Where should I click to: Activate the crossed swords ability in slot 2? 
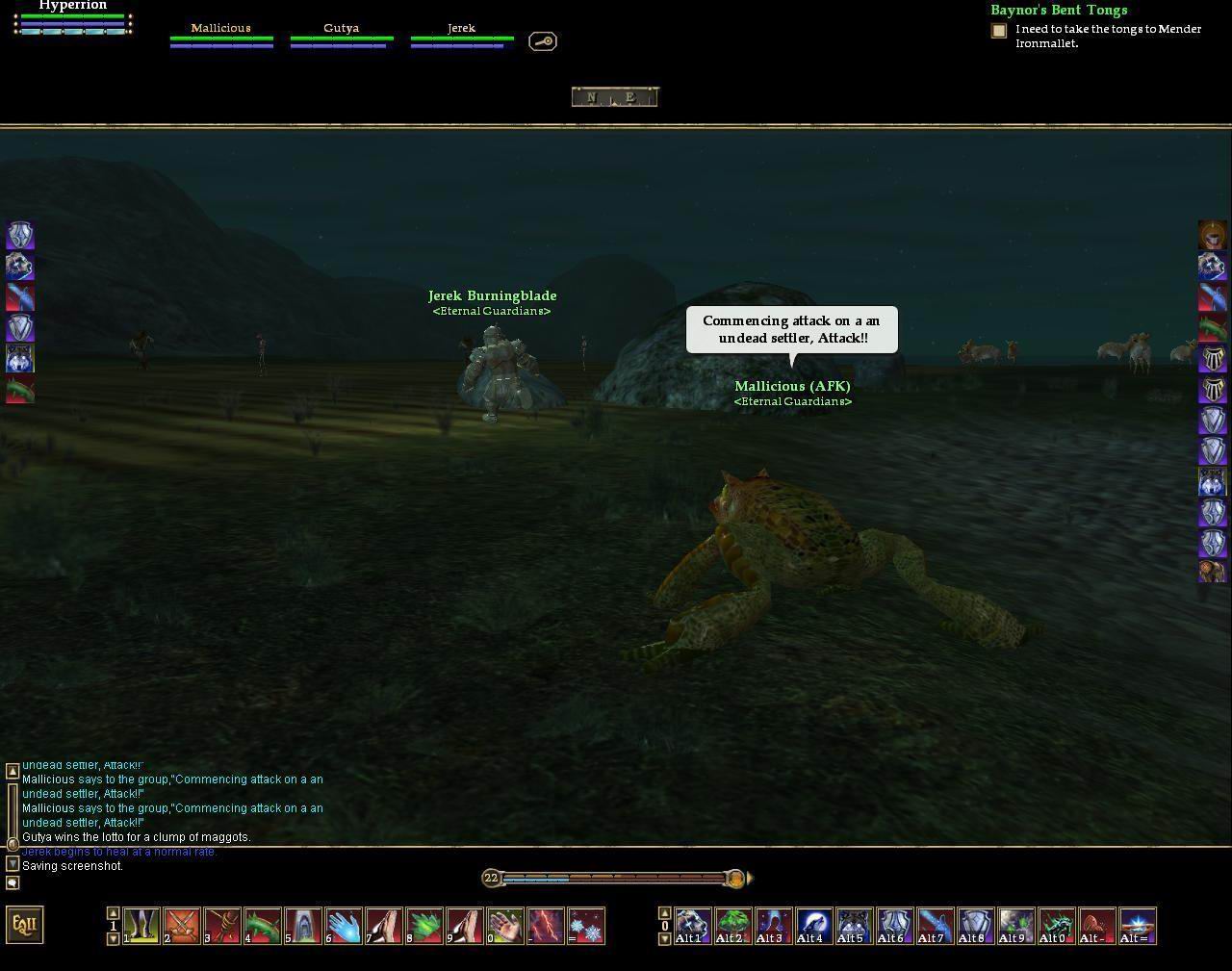(182, 926)
